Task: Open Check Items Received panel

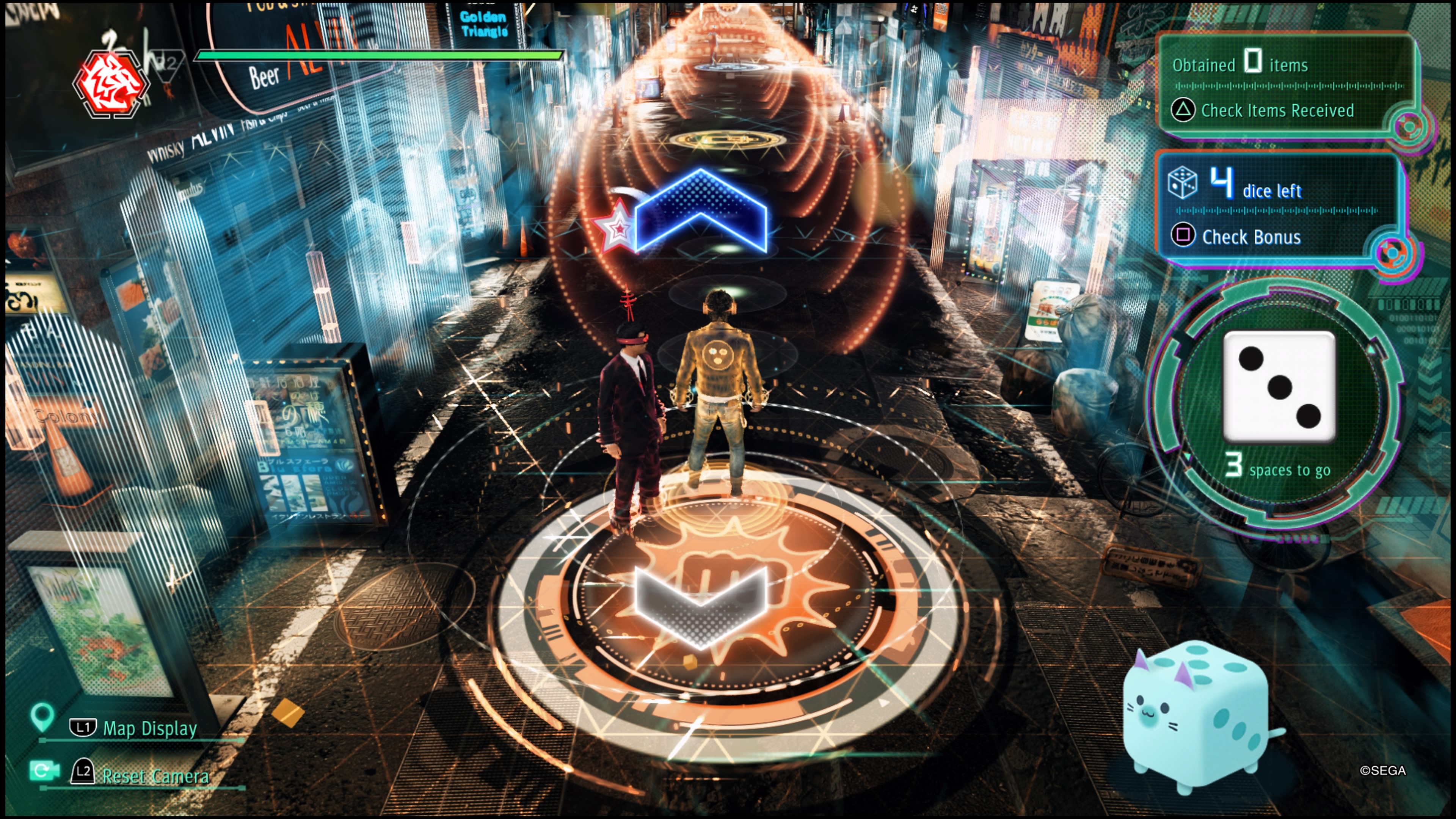Action: [x=1276, y=110]
